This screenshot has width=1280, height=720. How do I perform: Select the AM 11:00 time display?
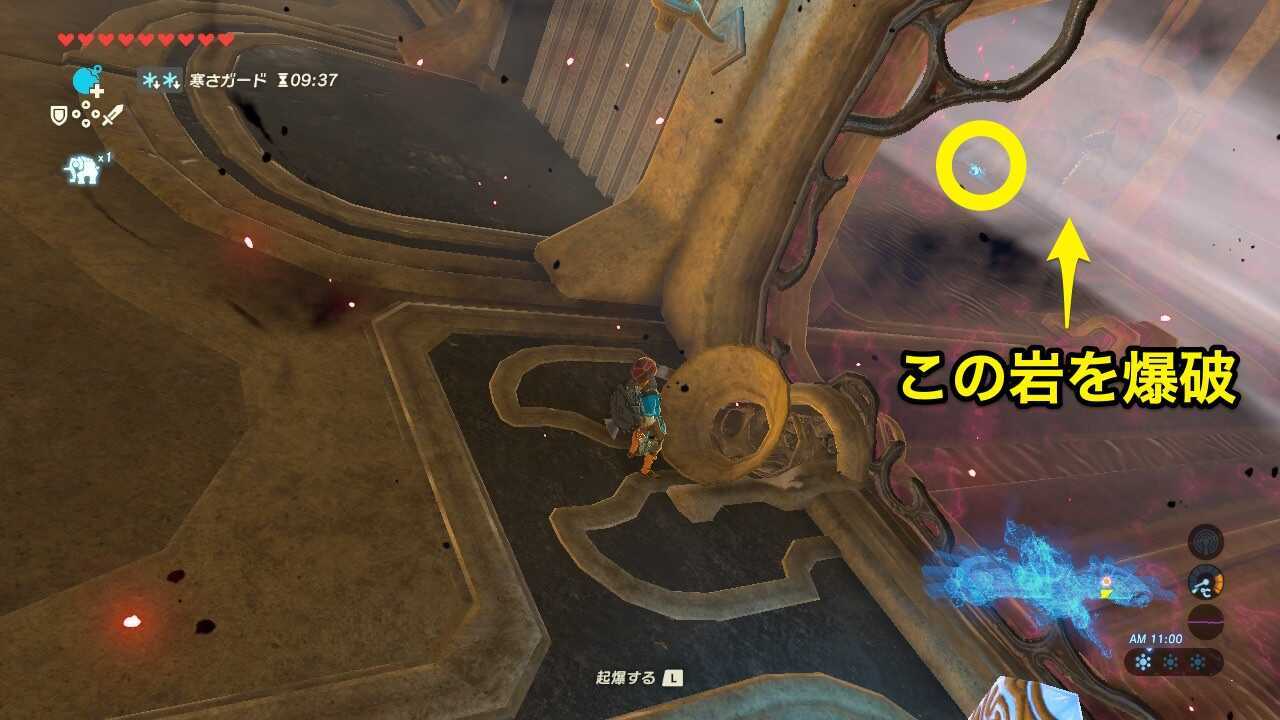pyautogui.click(x=1156, y=639)
